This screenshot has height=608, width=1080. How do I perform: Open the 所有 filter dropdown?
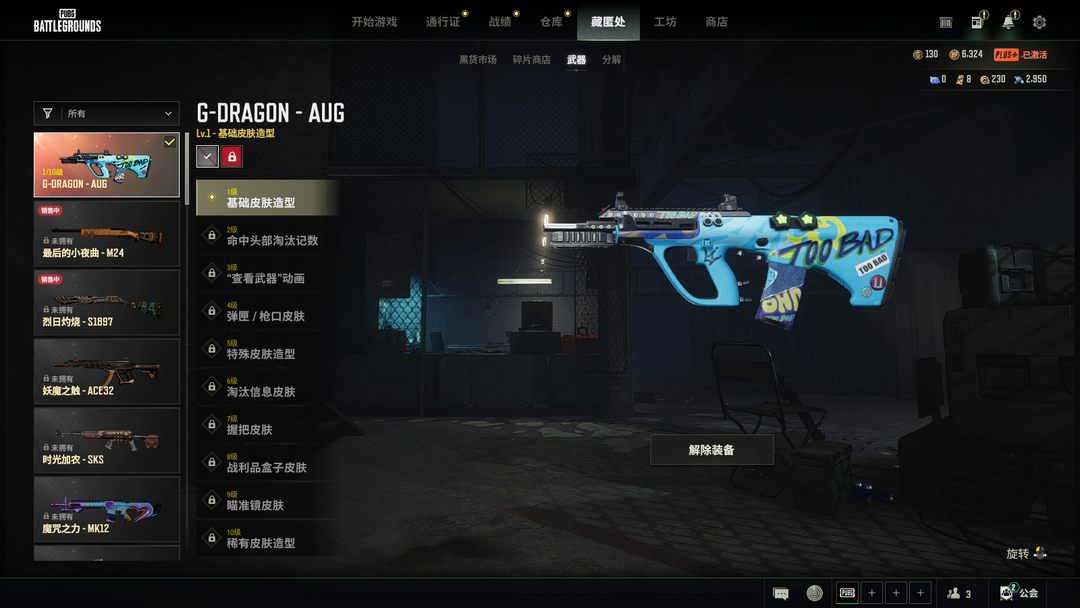107,114
